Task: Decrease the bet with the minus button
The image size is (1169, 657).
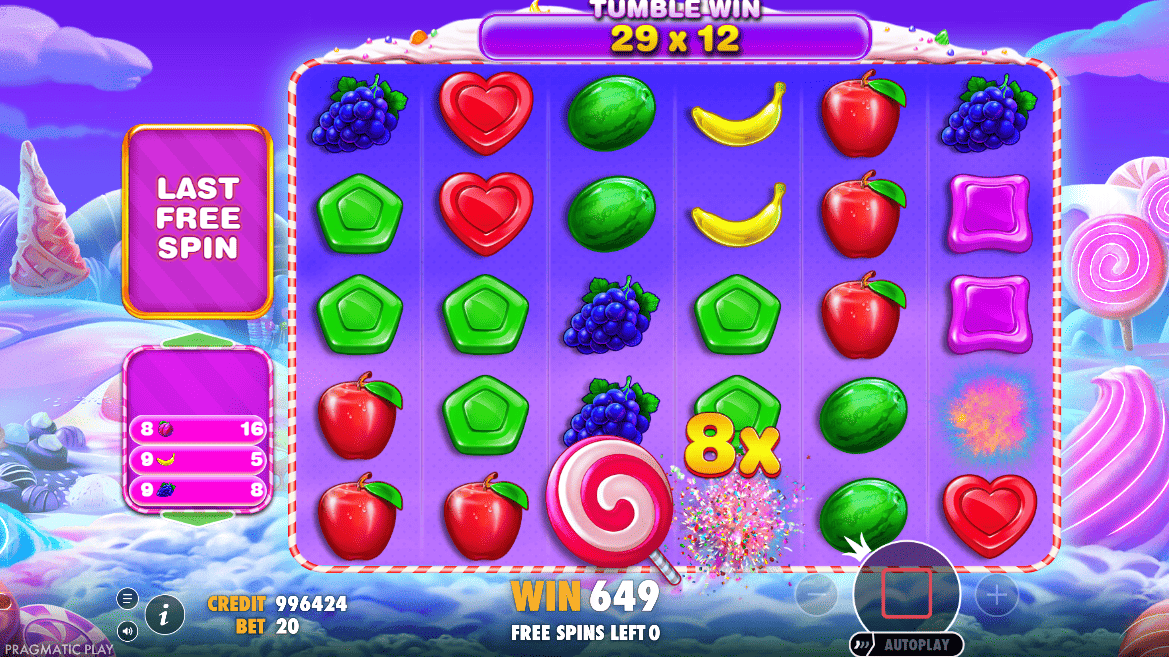Action: (x=816, y=596)
